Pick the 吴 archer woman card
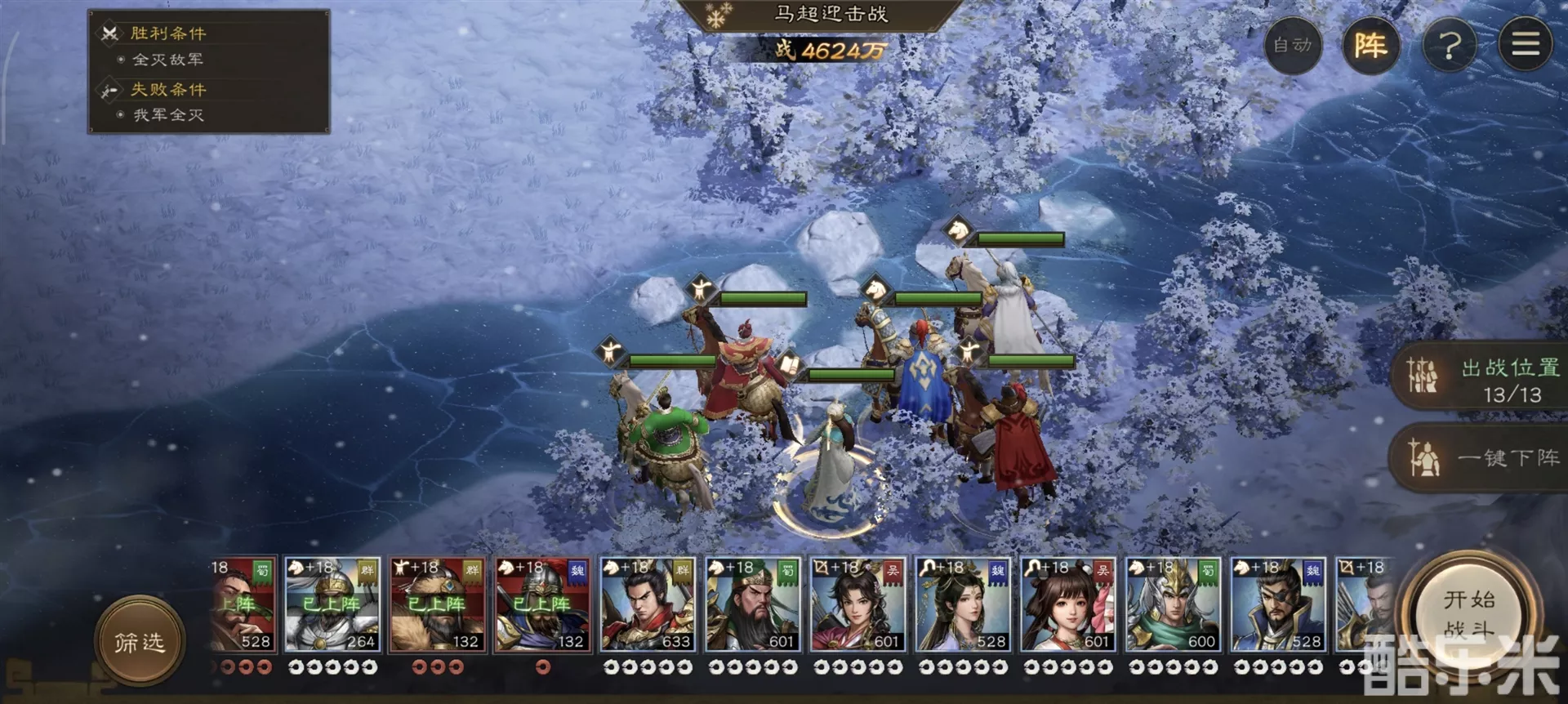Screen dimensions: 1568x704 pyautogui.click(x=857, y=605)
